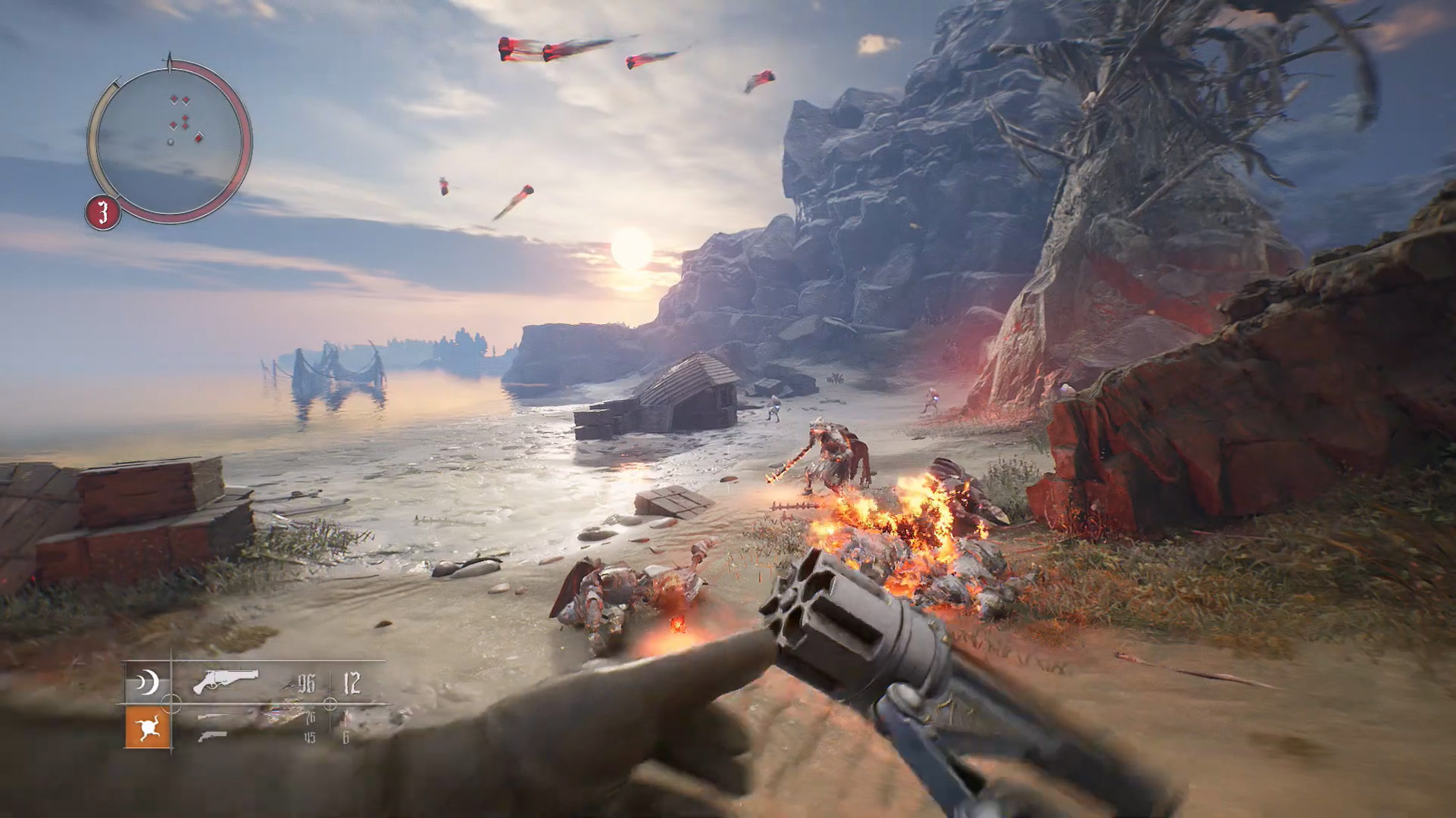Image resolution: width=1456 pixels, height=818 pixels.
Task: Select the crescent moon ability icon
Action: (x=148, y=684)
